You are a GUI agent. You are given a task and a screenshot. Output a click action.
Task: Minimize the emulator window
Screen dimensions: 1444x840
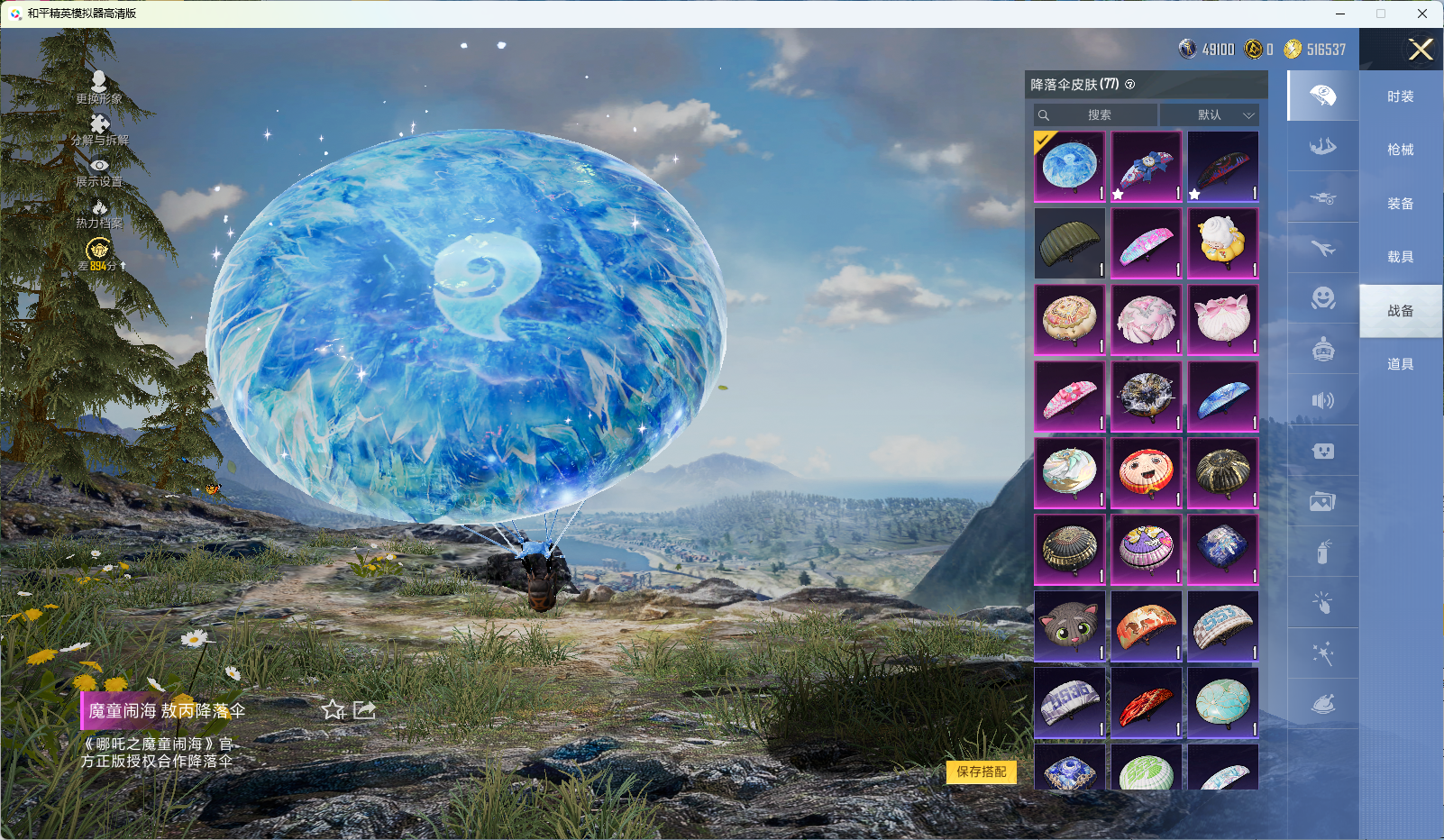coord(1340,14)
